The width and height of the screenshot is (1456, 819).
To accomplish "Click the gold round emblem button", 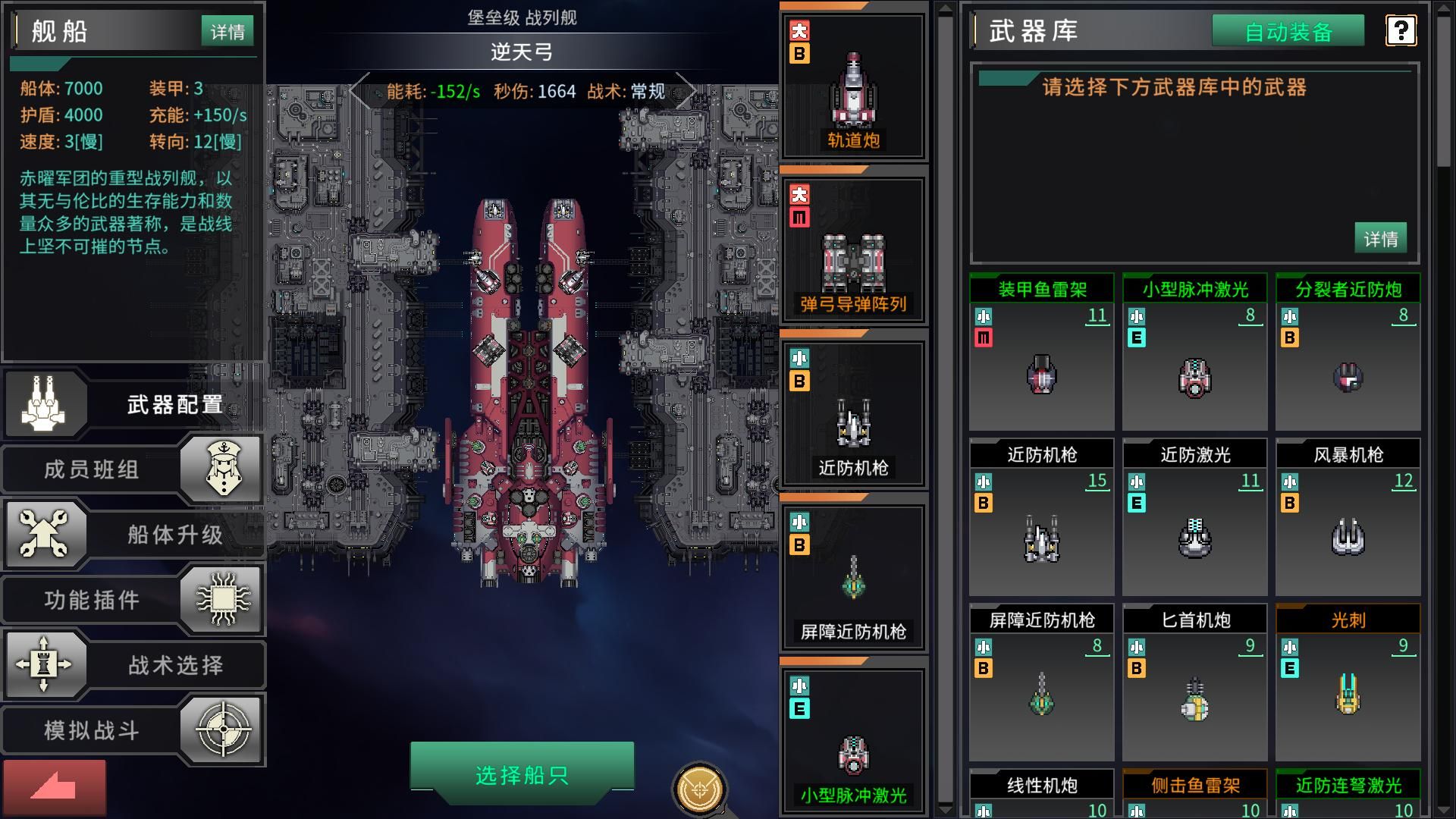I will [x=699, y=790].
